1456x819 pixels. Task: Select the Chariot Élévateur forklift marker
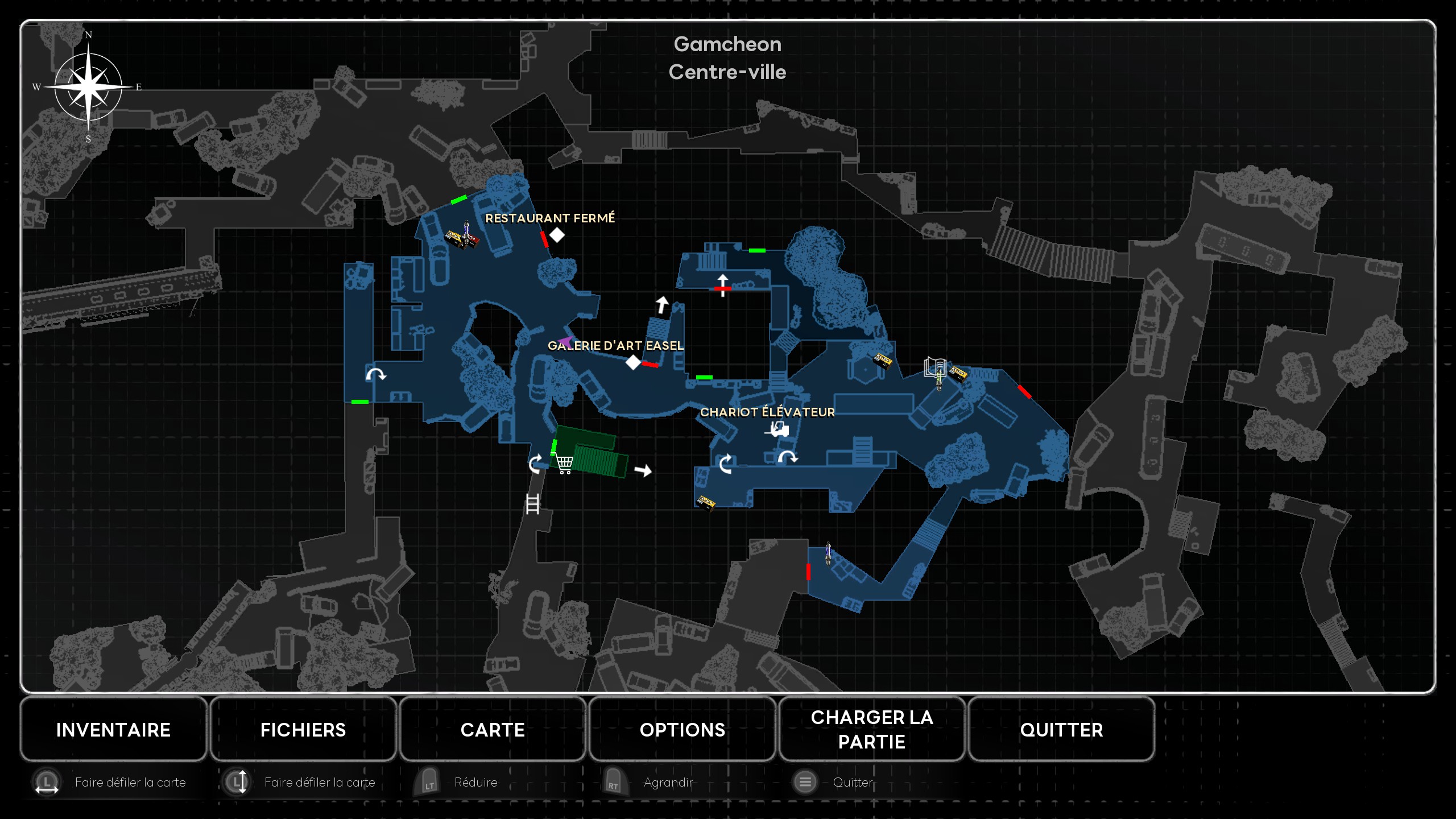coord(777,429)
